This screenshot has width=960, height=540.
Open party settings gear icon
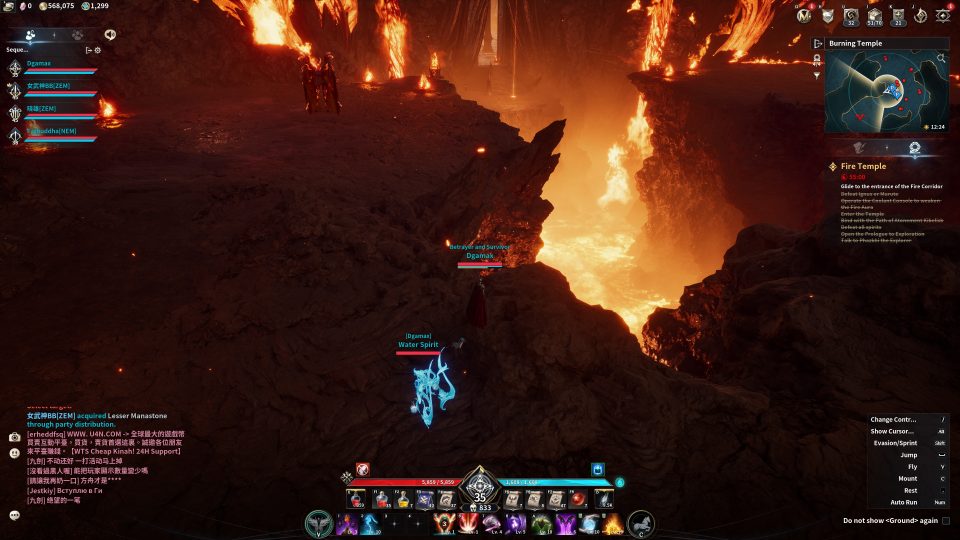tap(98, 49)
